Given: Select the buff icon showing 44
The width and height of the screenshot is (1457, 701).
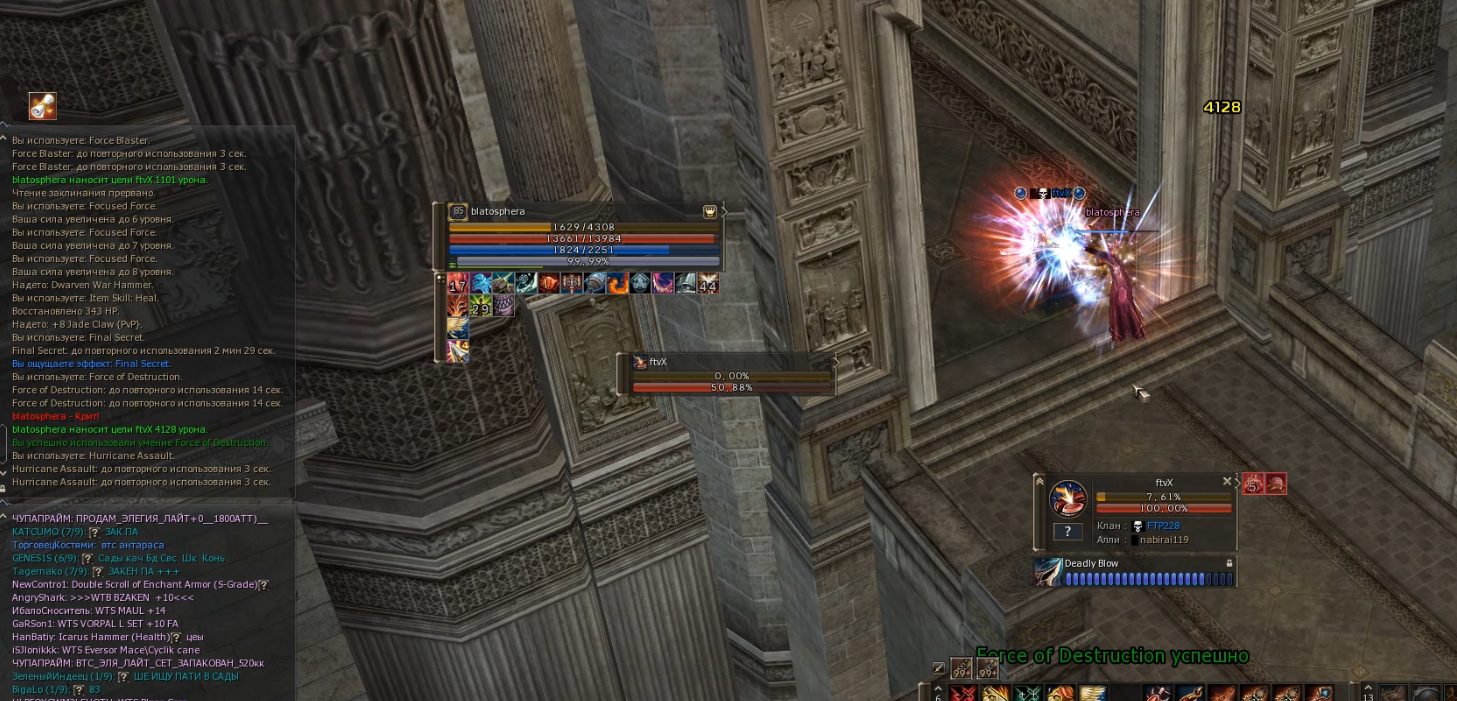Looking at the screenshot, I should (x=708, y=284).
